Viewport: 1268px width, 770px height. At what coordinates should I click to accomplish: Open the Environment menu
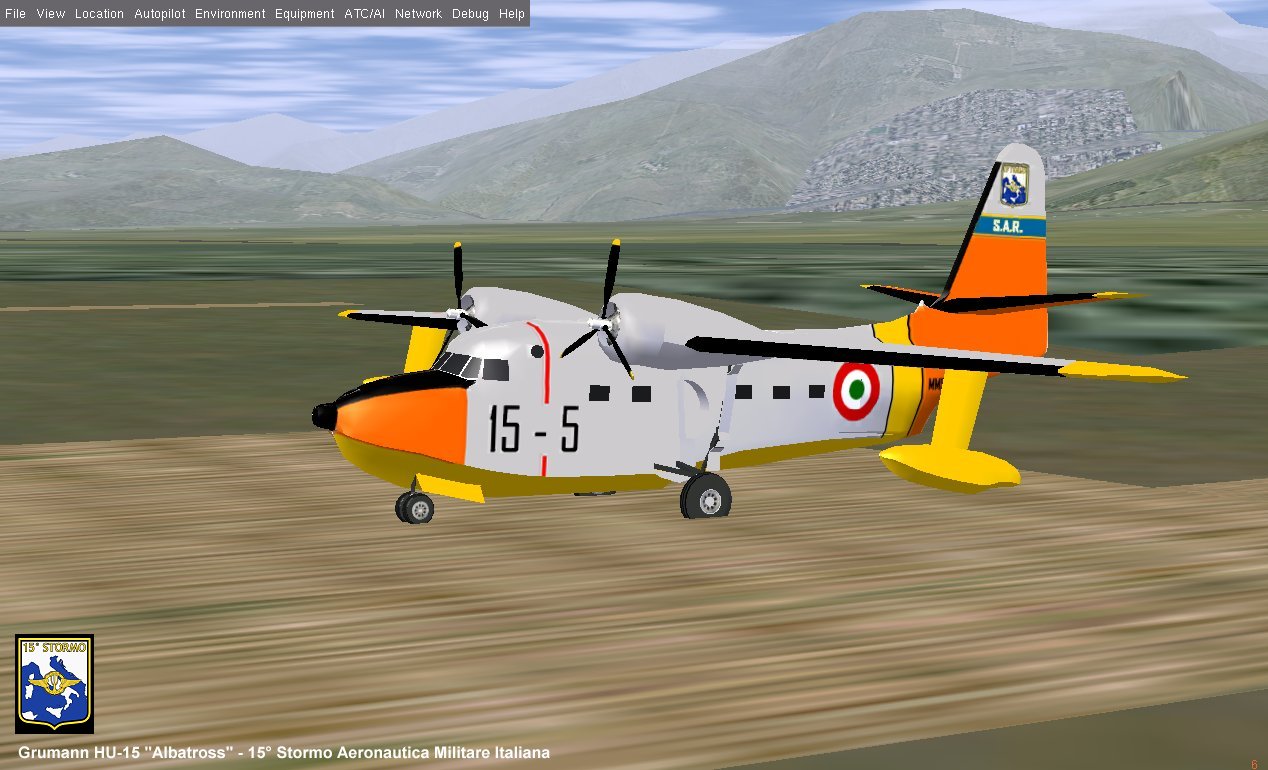(x=230, y=14)
